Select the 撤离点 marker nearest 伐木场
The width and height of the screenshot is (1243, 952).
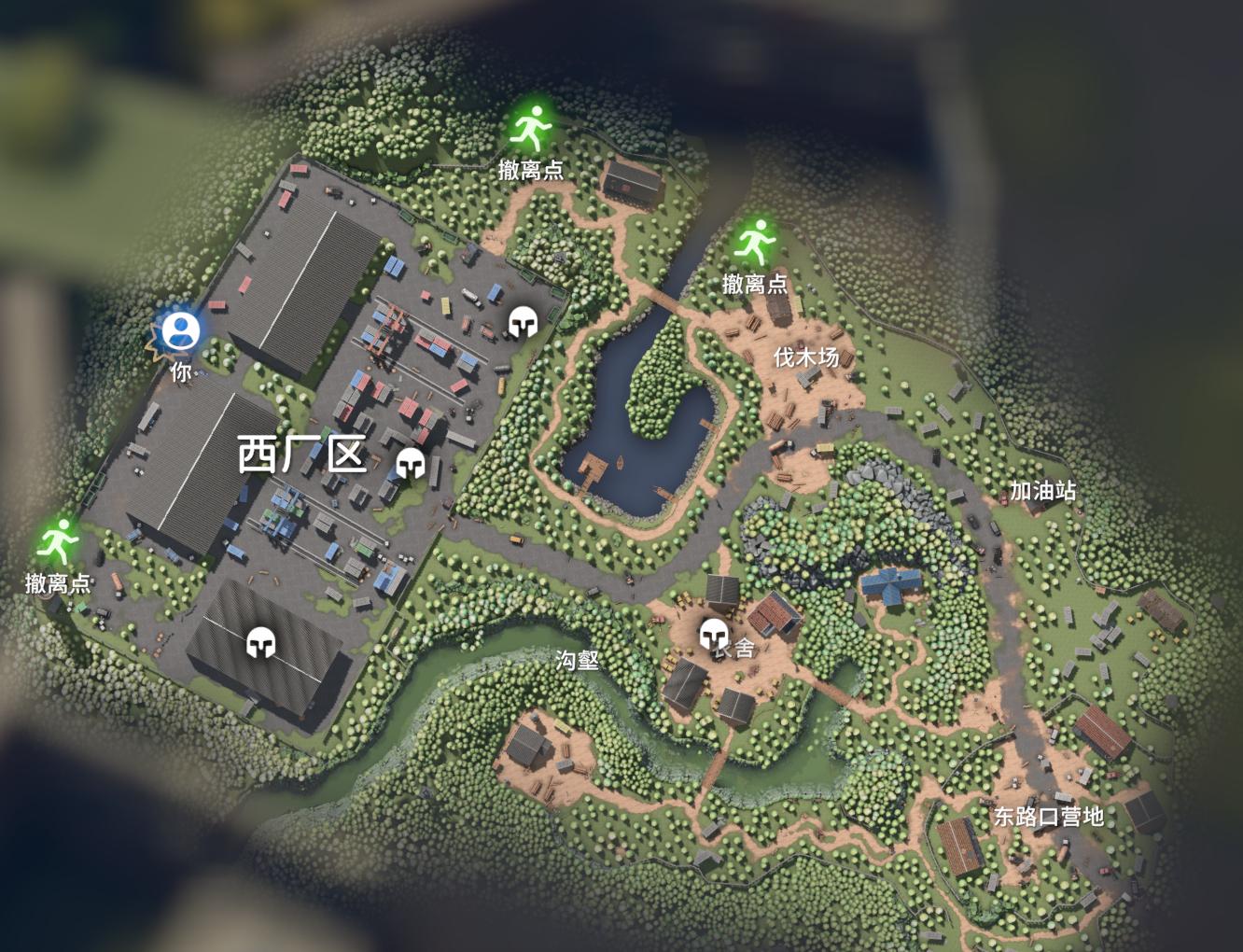point(755,244)
